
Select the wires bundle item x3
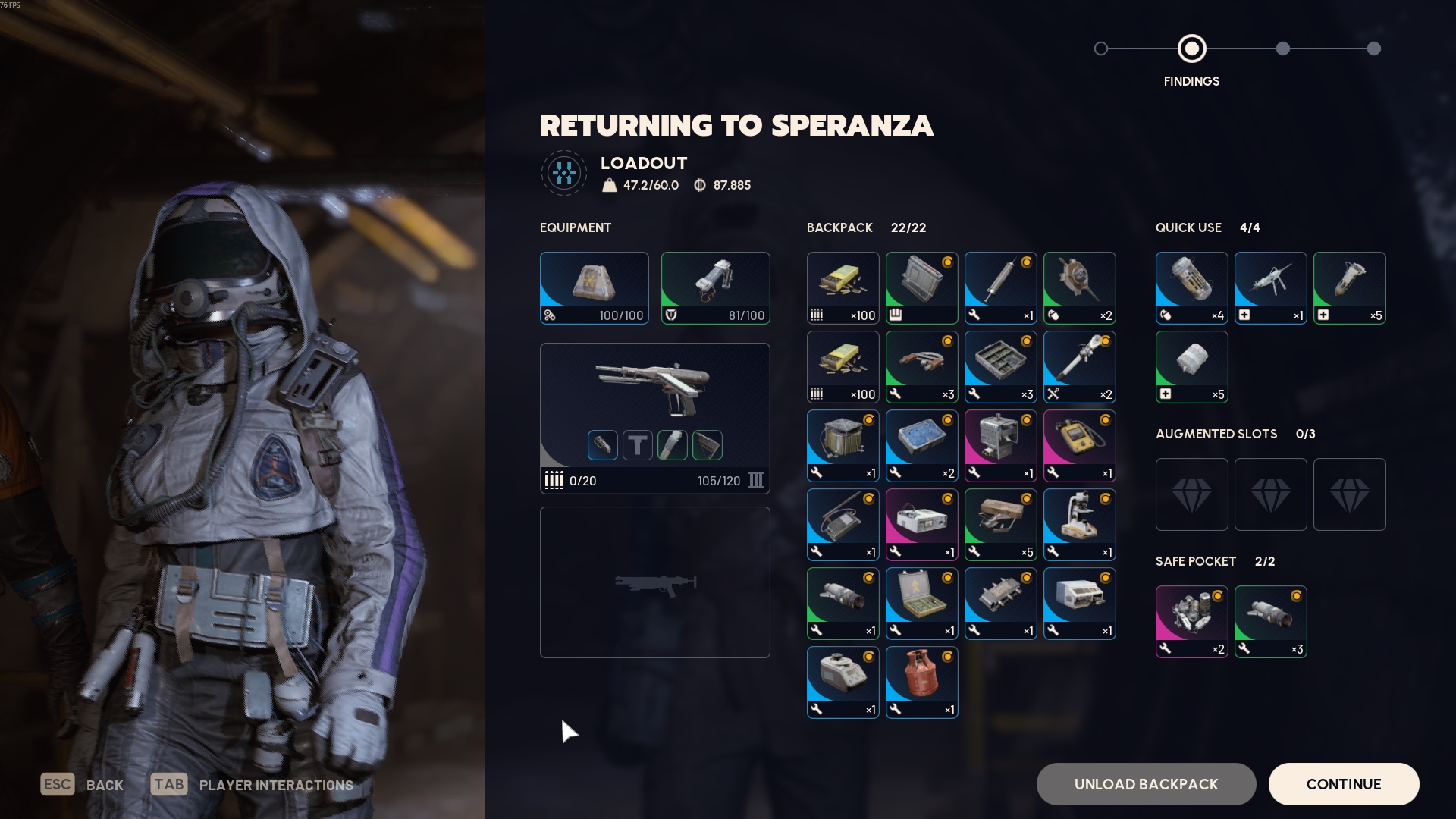921,367
